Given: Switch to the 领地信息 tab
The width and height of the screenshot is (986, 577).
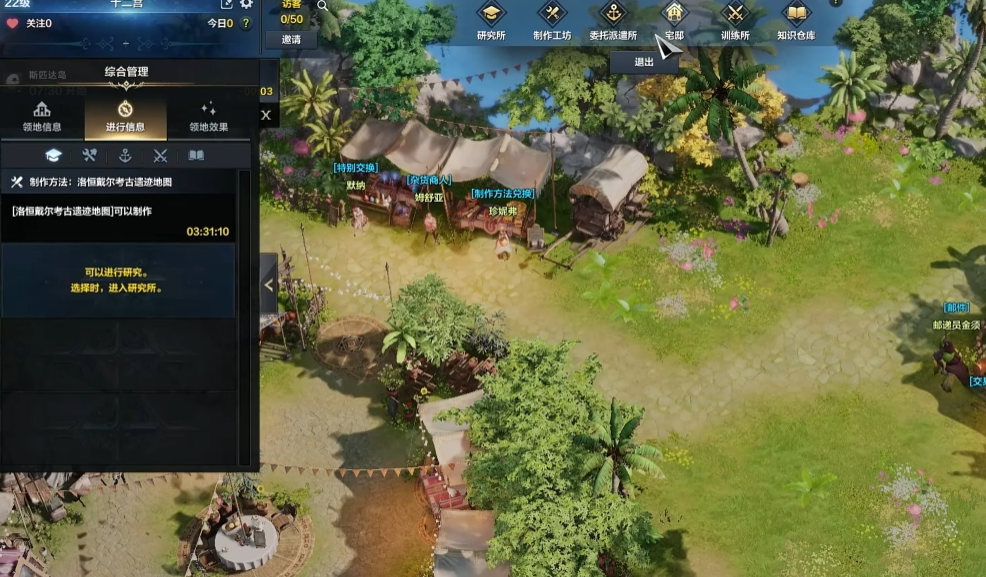Looking at the screenshot, I should tap(42, 117).
